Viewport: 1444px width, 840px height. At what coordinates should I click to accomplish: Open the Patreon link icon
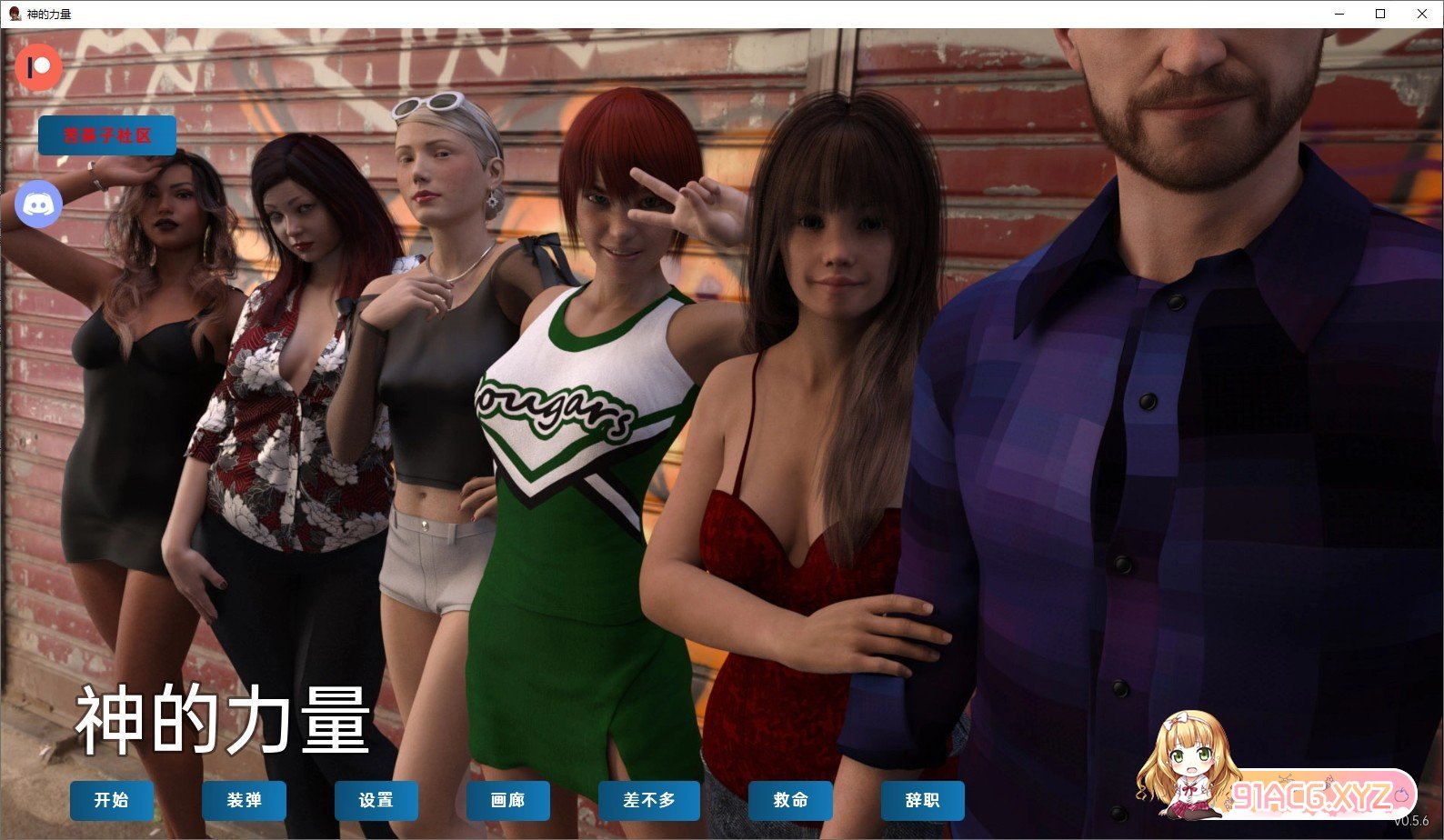(x=38, y=67)
